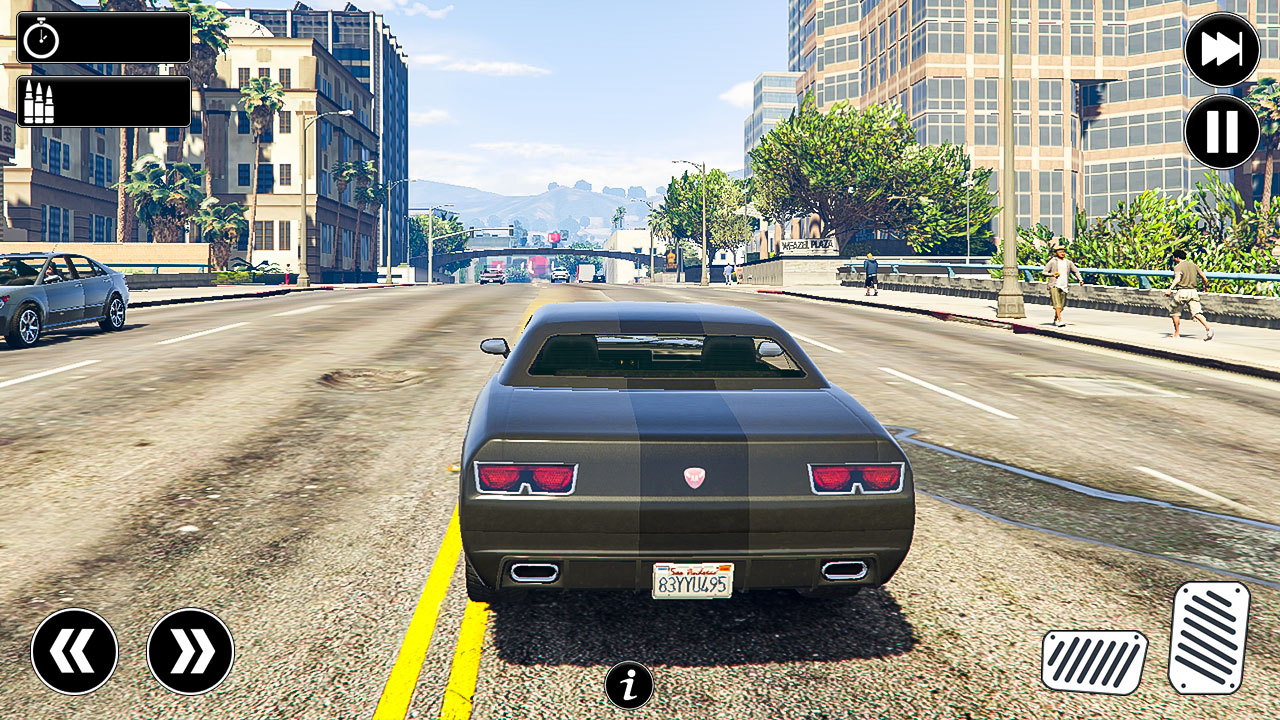The height and width of the screenshot is (720, 1280).
Task: Select the bullets ammo icon
Action: [38, 100]
